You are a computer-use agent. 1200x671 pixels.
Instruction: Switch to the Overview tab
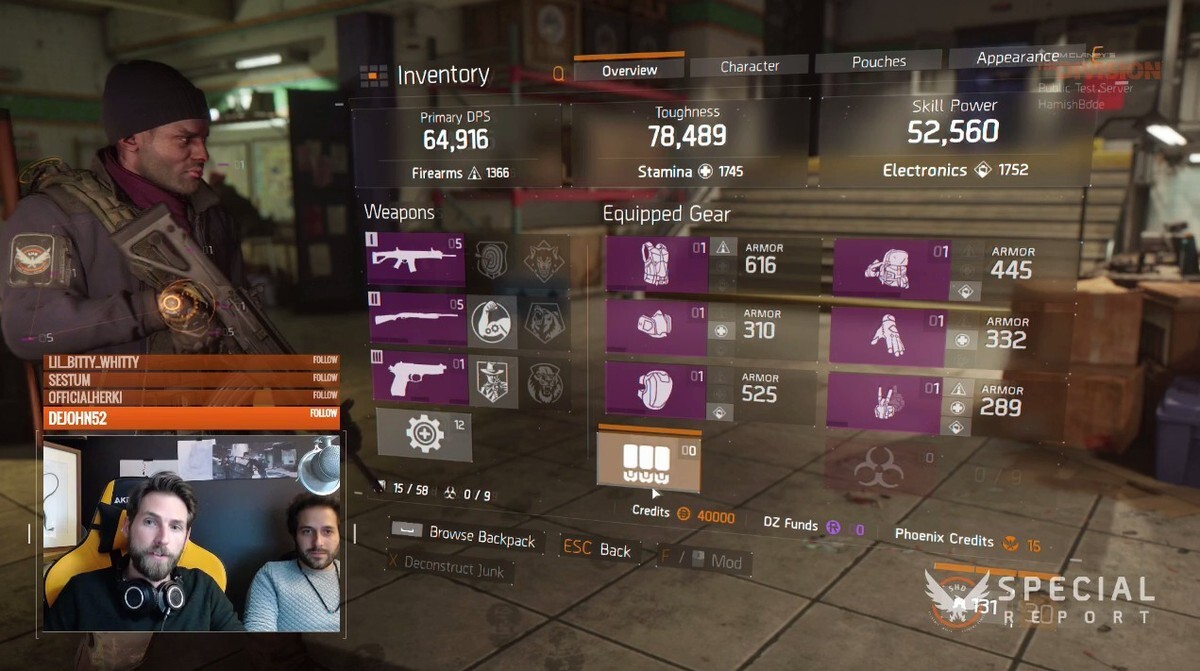point(629,69)
